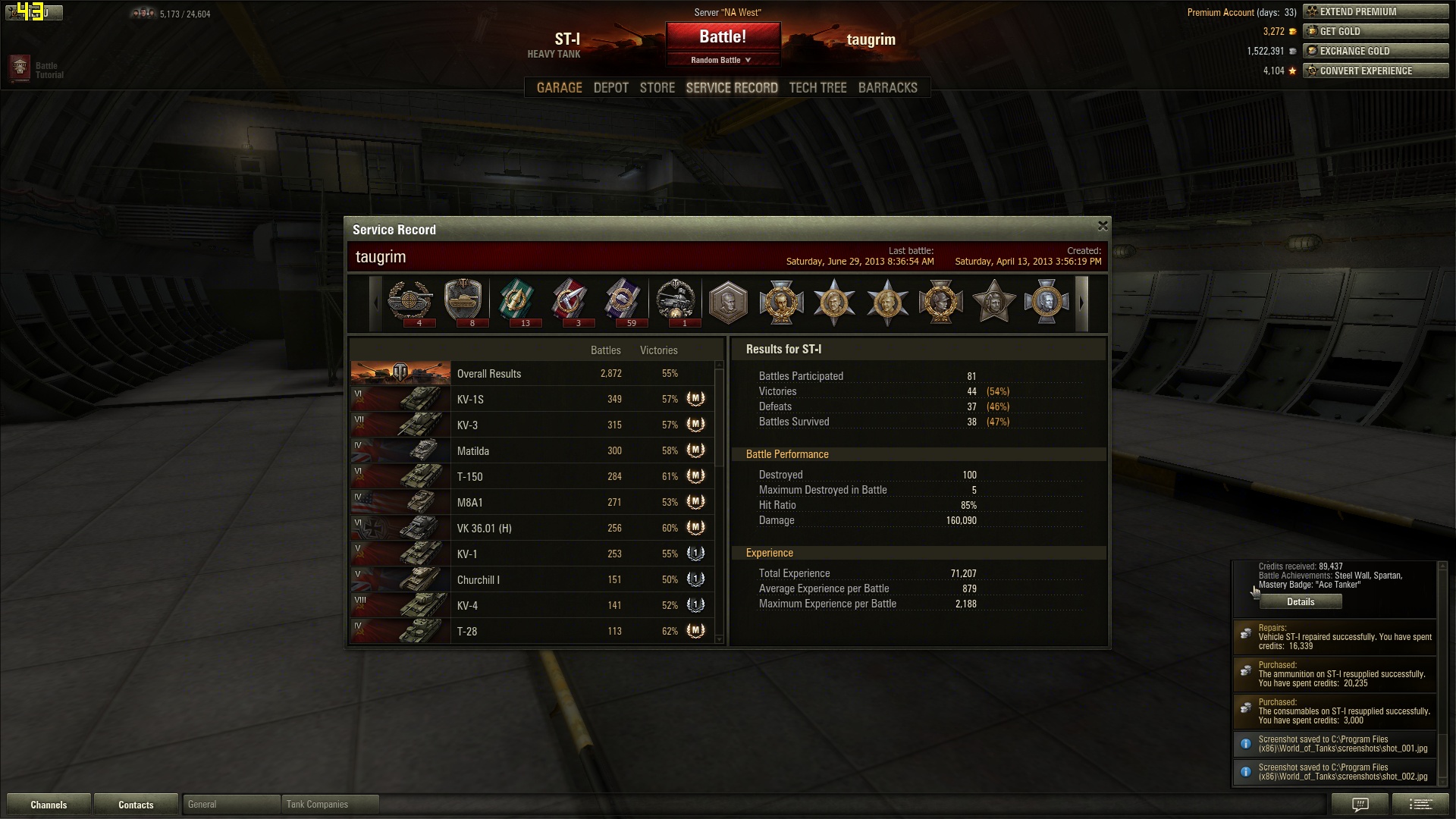Click the Extend Premium button
This screenshot has width=1456, height=819.
click(x=1375, y=11)
